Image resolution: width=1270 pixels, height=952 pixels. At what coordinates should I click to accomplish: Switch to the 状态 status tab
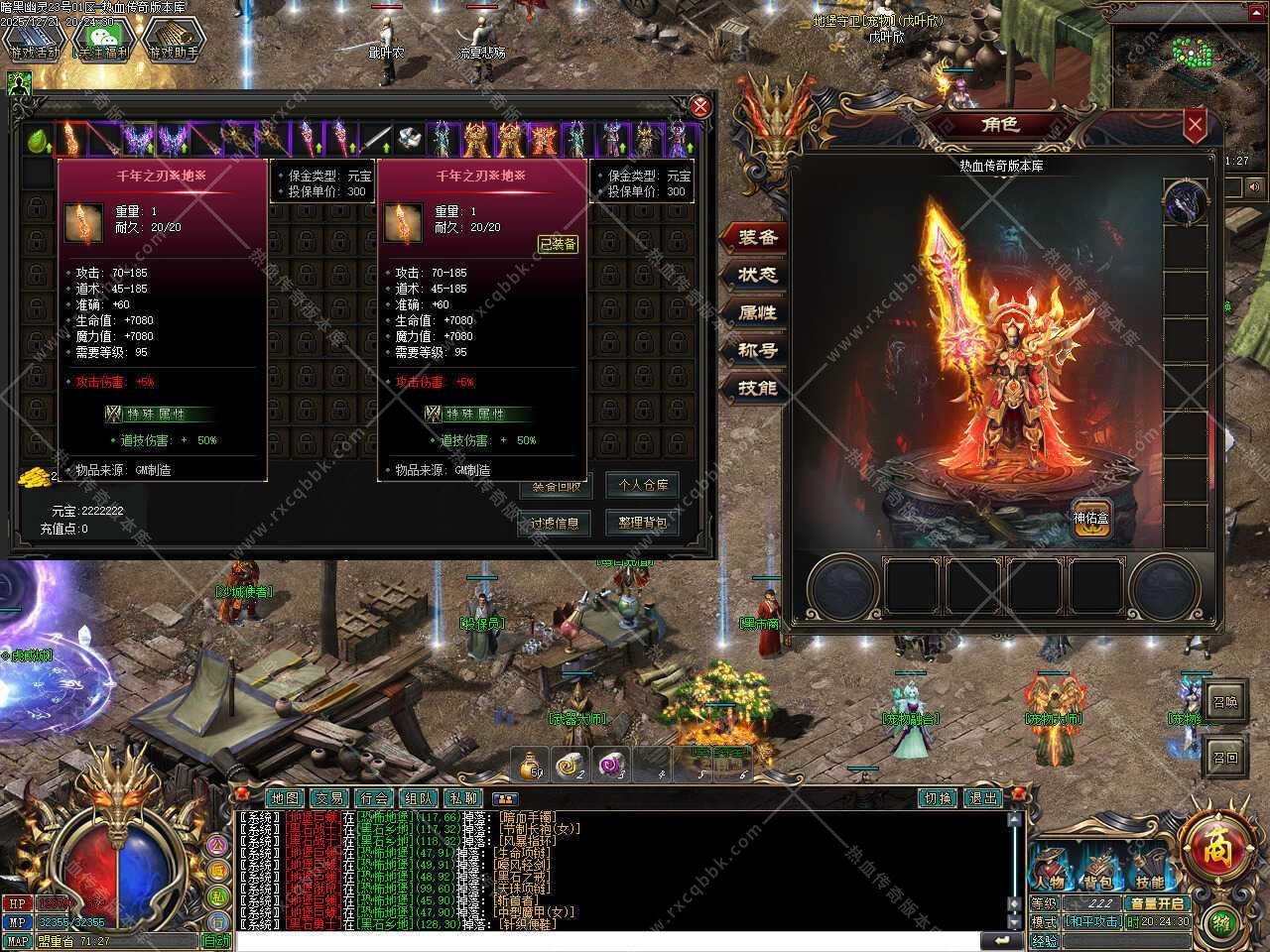pos(758,275)
